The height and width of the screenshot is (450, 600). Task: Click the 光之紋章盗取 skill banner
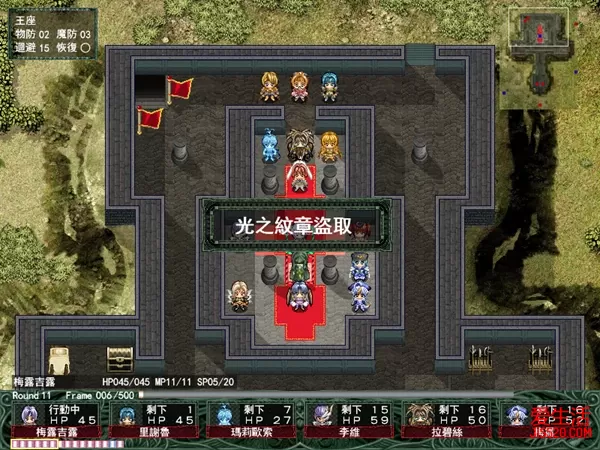coord(293,226)
